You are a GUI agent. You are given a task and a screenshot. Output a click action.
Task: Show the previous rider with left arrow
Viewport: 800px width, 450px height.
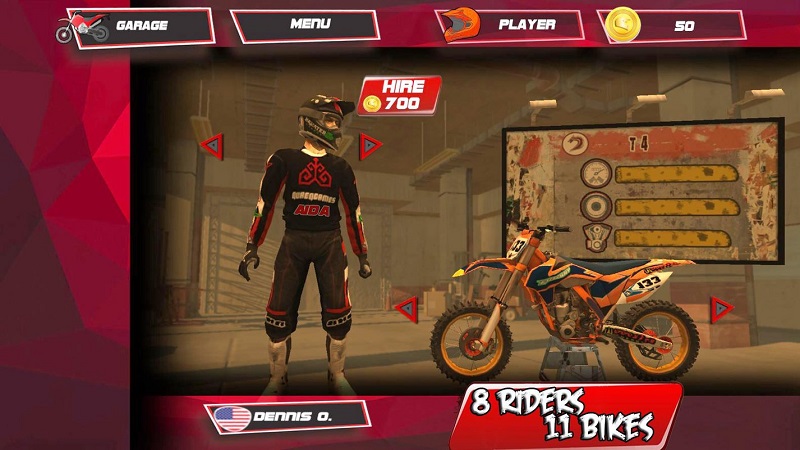pyautogui.click(x=211, y=146)
